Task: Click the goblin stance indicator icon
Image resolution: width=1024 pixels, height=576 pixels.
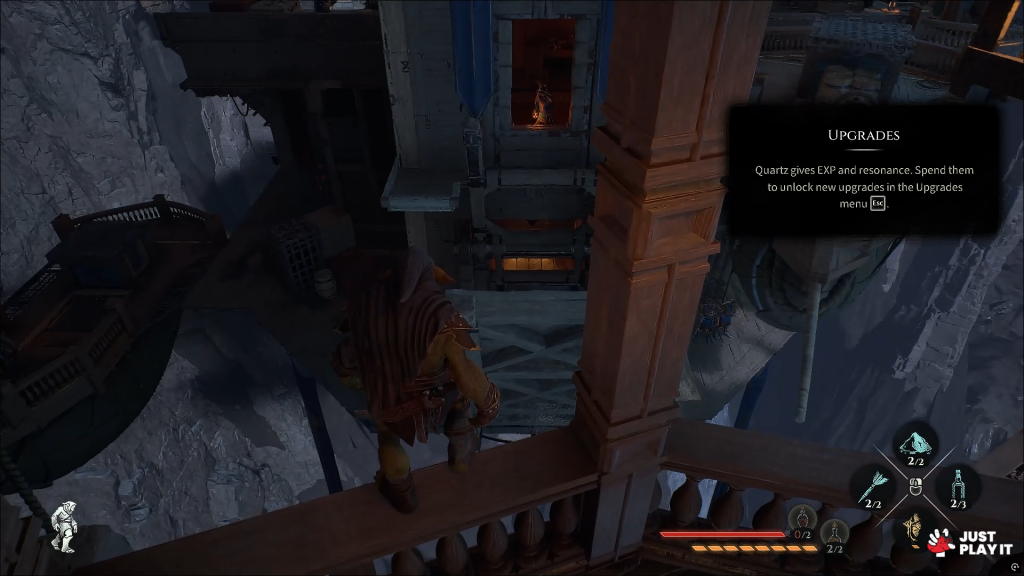Action: coord(65,526)
